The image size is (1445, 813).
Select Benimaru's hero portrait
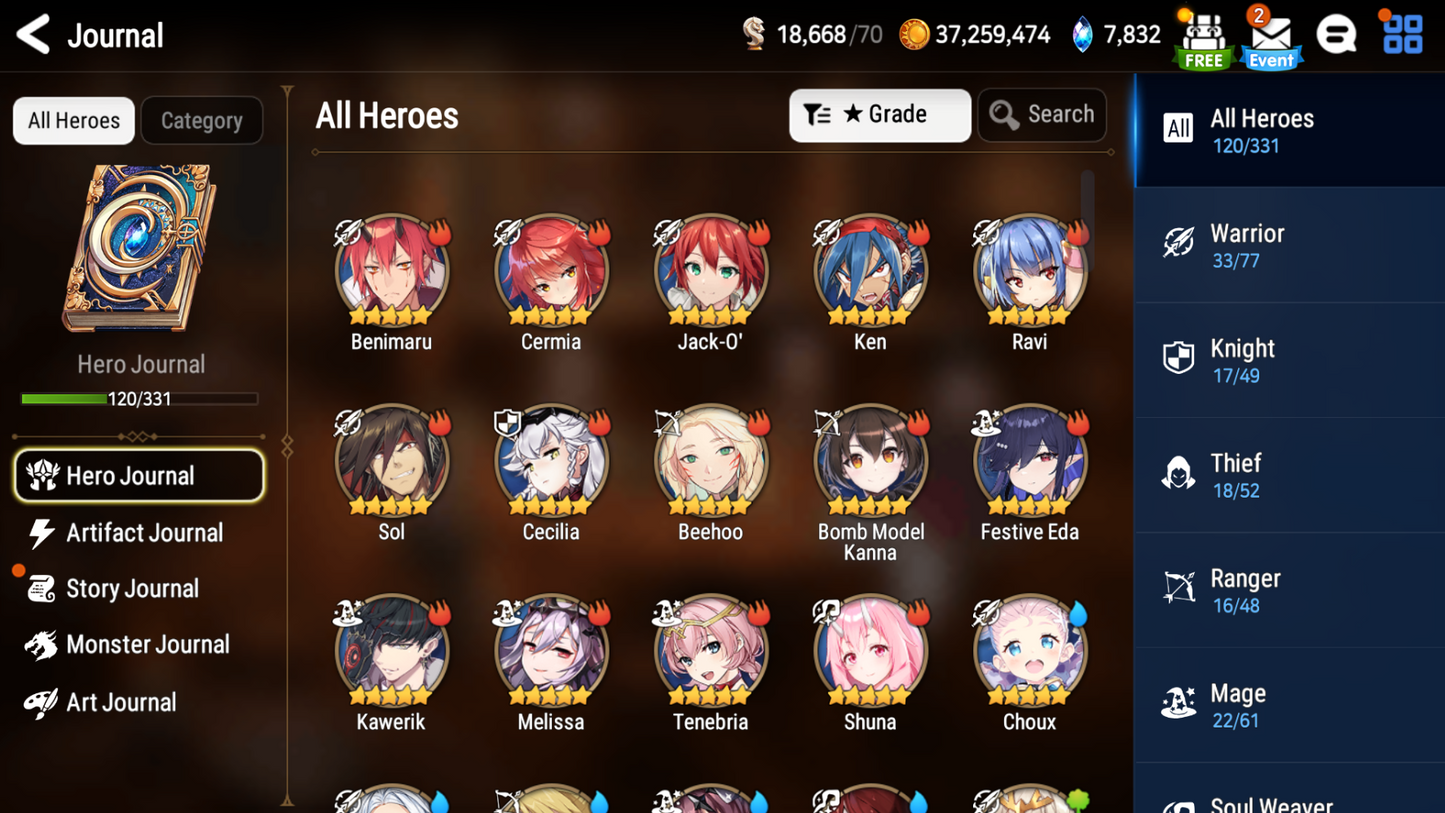[x=391, y=268]
